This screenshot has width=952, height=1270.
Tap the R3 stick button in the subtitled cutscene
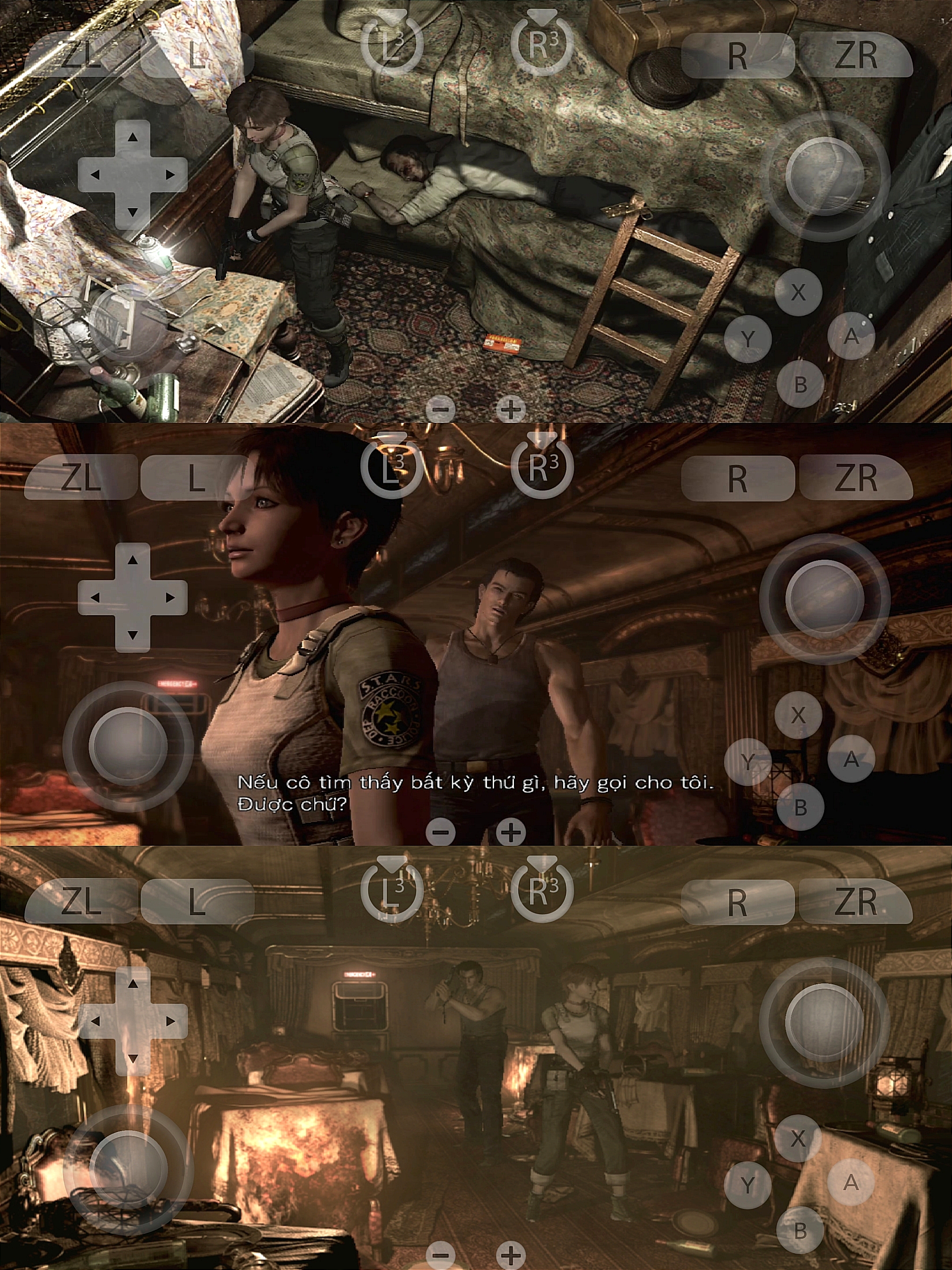542,467
